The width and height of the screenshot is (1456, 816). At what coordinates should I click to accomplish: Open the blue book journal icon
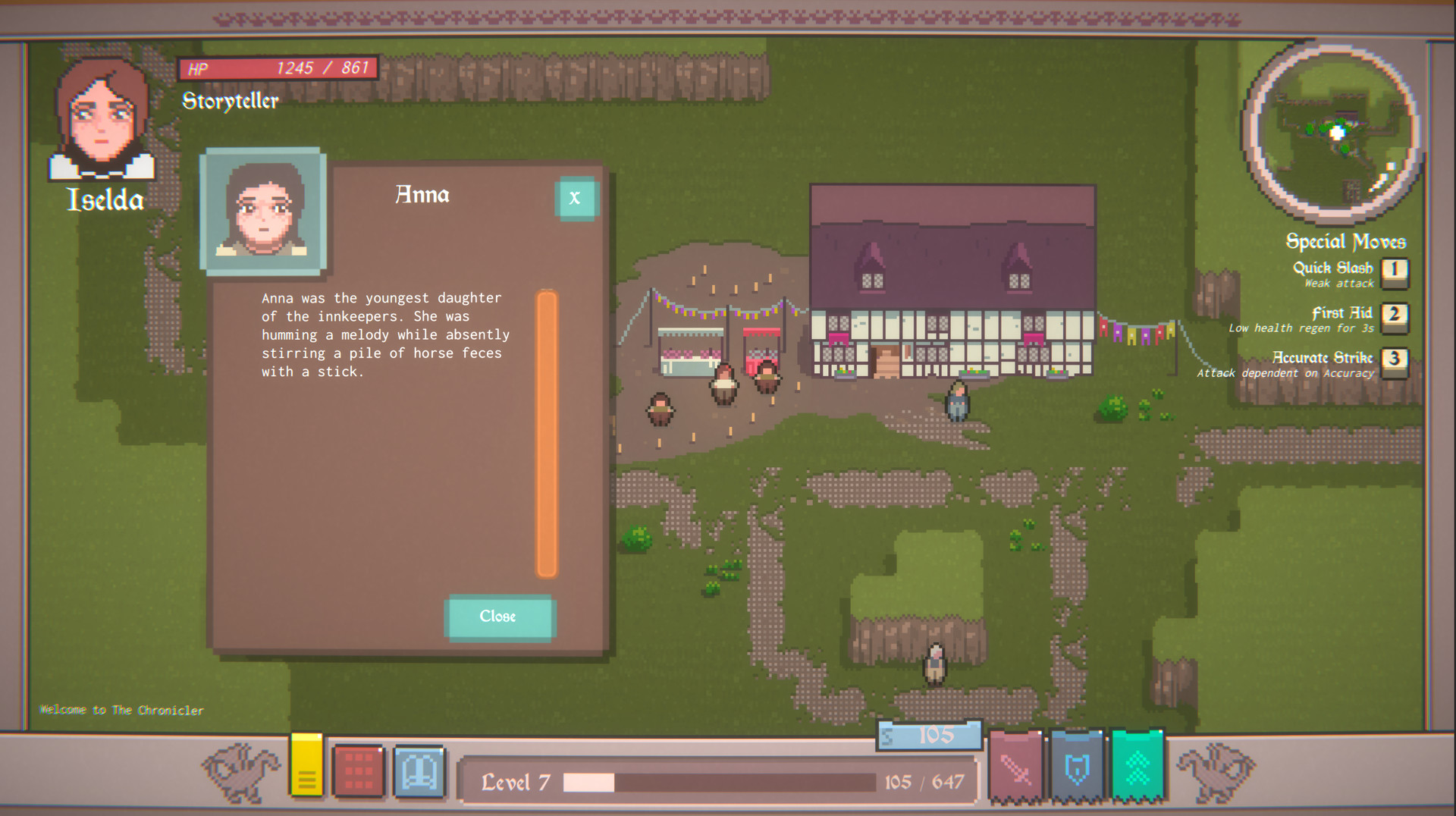[x=418, y=770]
